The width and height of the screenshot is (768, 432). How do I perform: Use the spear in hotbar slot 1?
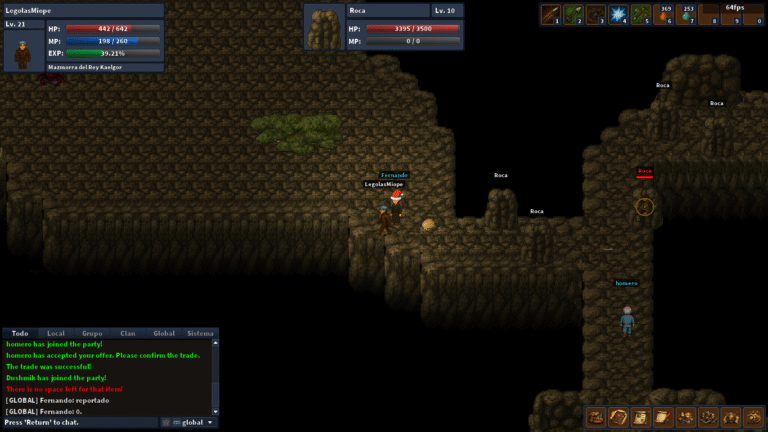click(551, 14)
